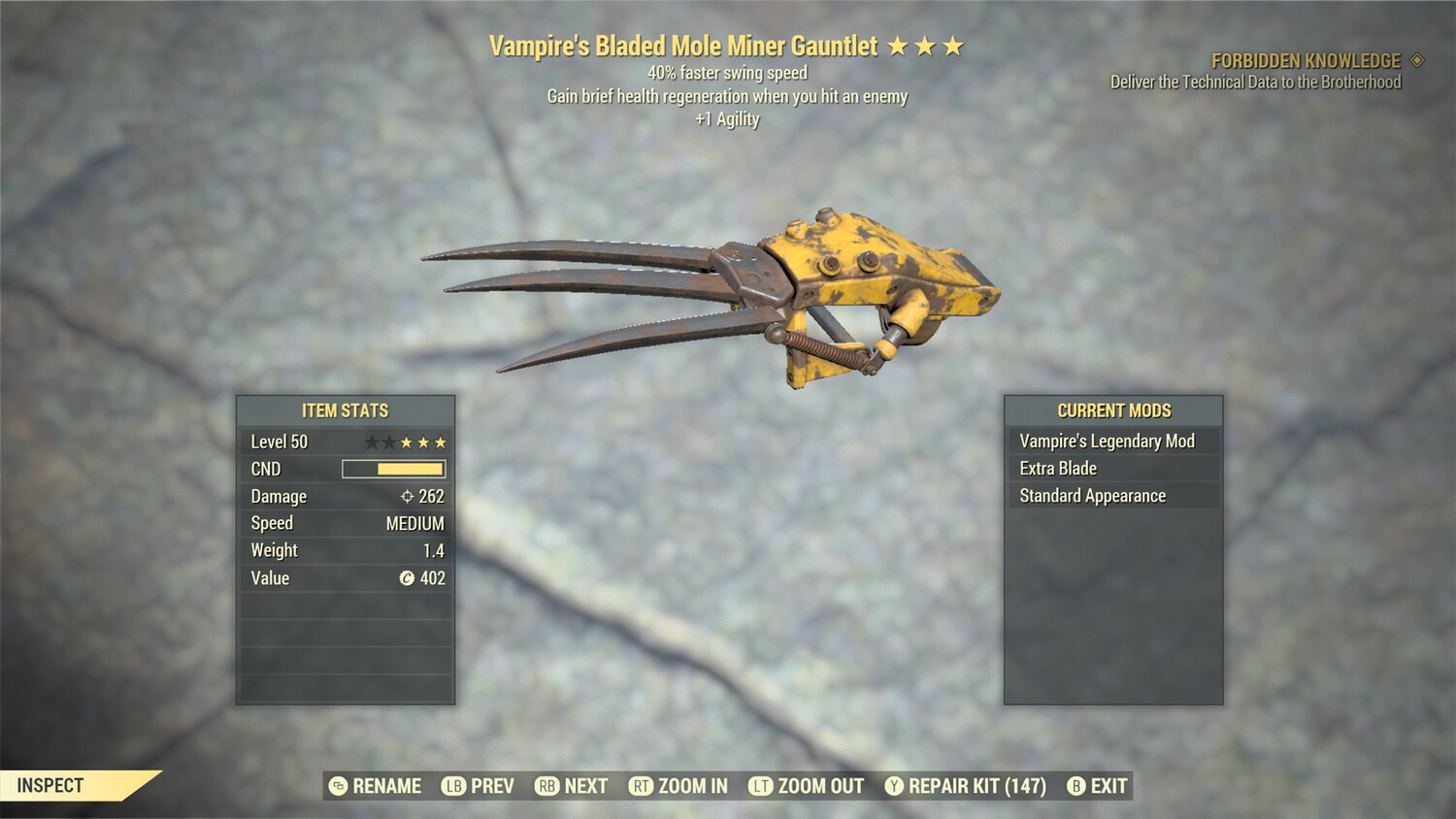Click the Rename option in the bottom bar
The height and width of the screenshot is (819, 1456).
click(376, 786)
